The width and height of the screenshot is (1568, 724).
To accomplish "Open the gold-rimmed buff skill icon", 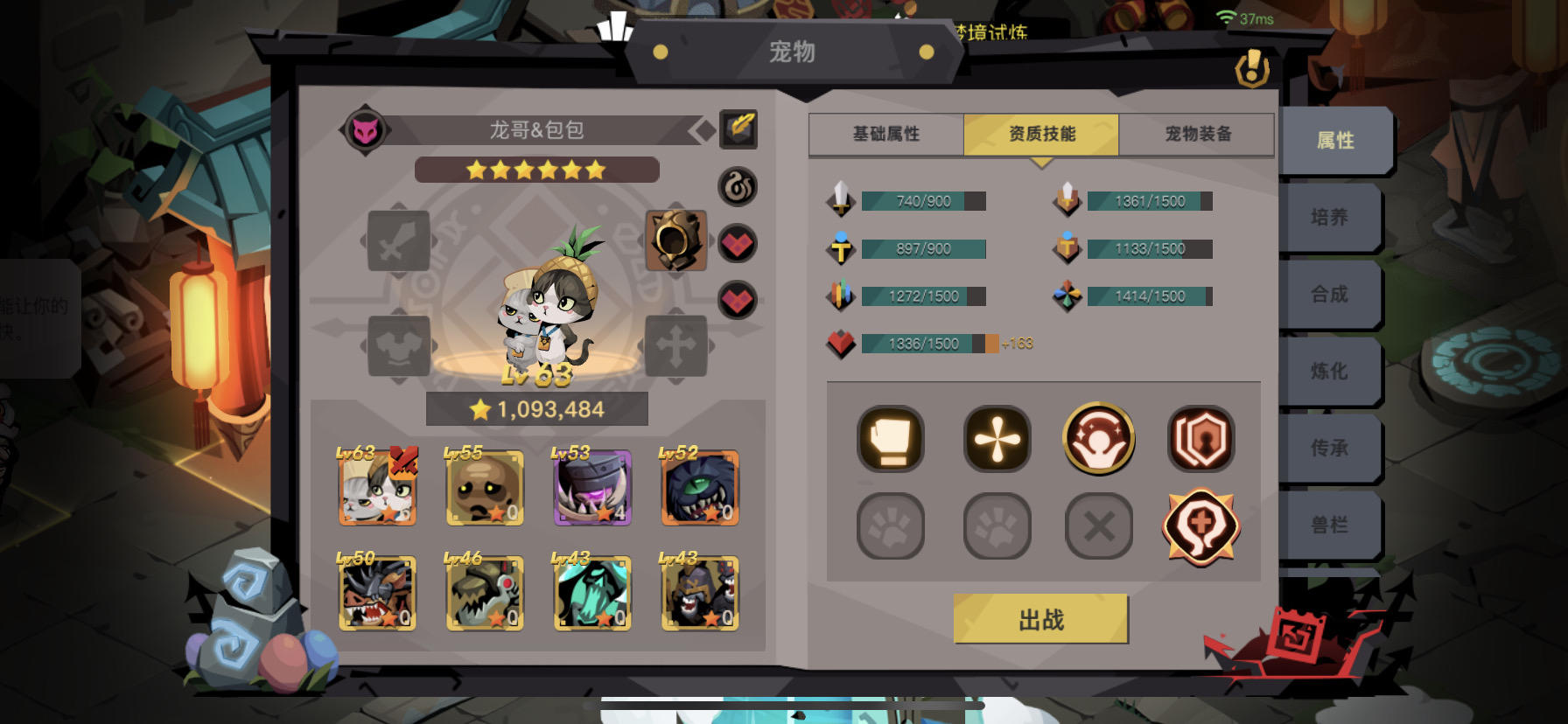I will click(1099, 440).
